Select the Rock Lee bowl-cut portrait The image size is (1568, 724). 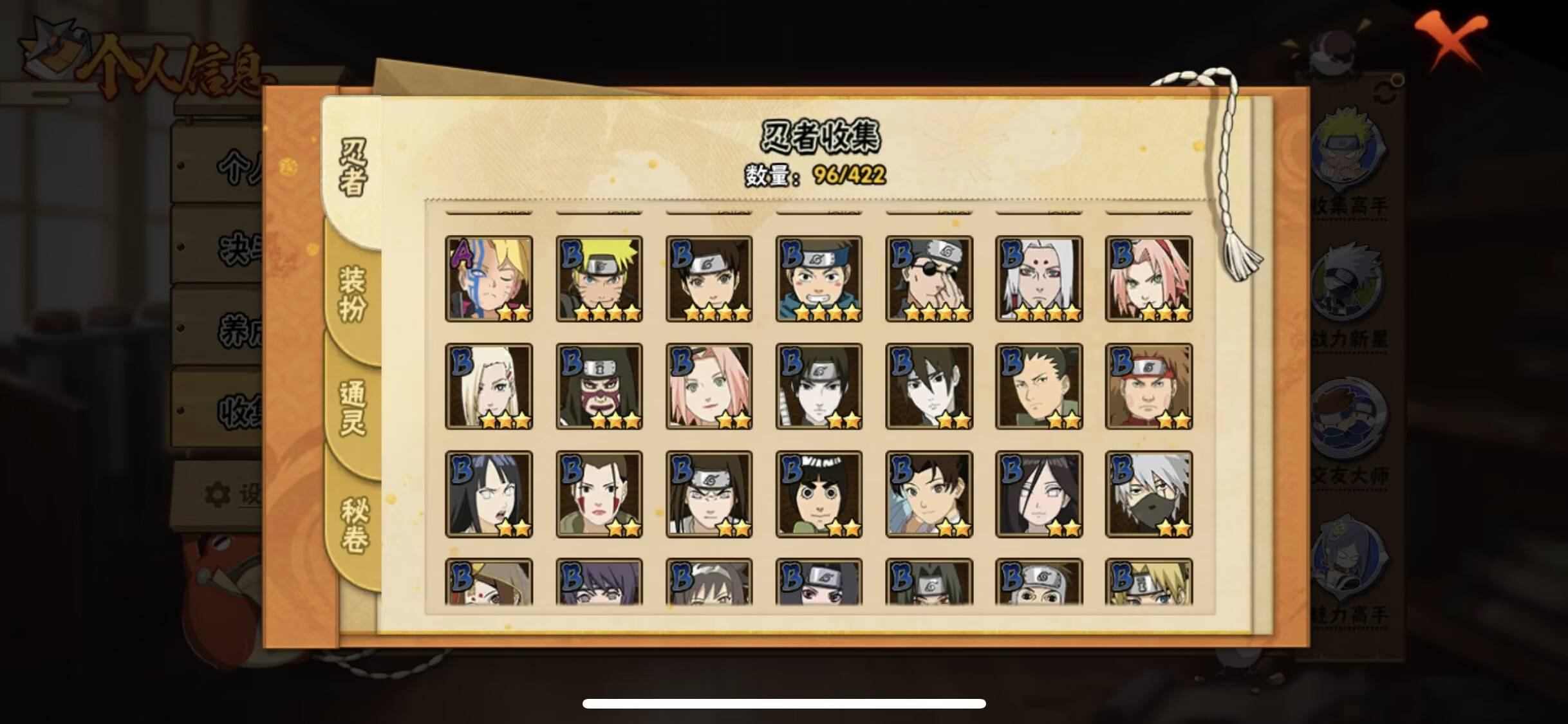pos(819,494)
